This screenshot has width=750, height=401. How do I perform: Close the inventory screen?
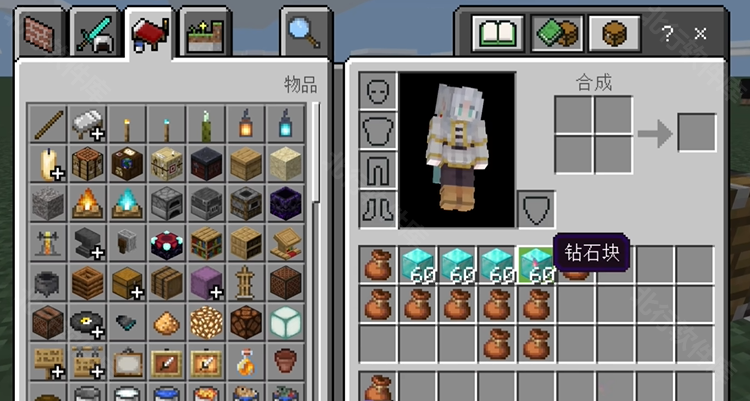click(x=700, y=34)
